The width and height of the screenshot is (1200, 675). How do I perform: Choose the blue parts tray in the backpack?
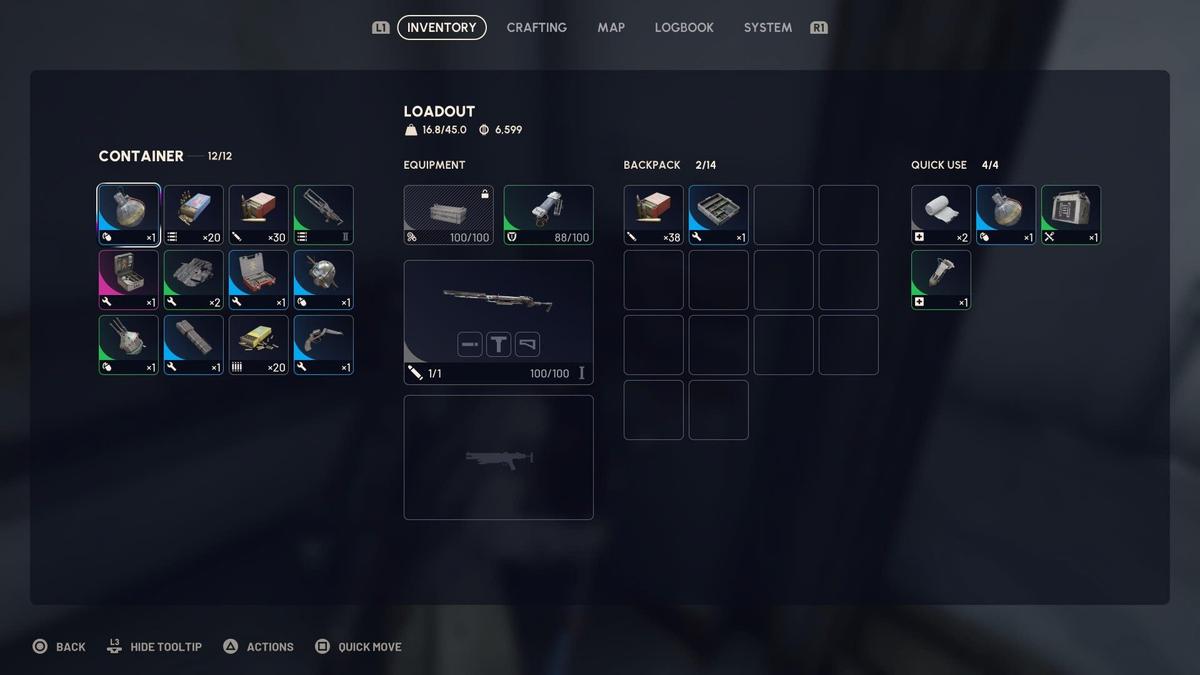pyautogui.click(x=719, y=215)
